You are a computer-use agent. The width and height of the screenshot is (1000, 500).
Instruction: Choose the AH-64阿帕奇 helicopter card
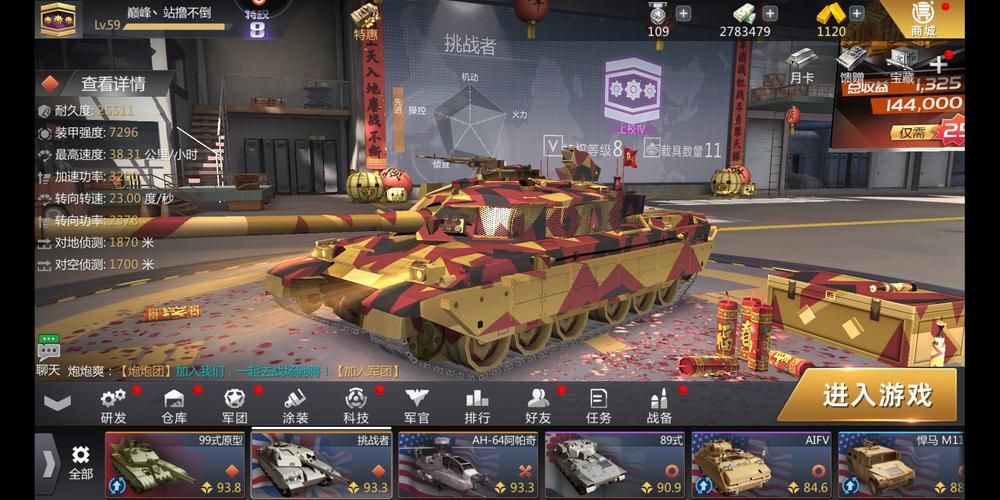click(468, 465)
